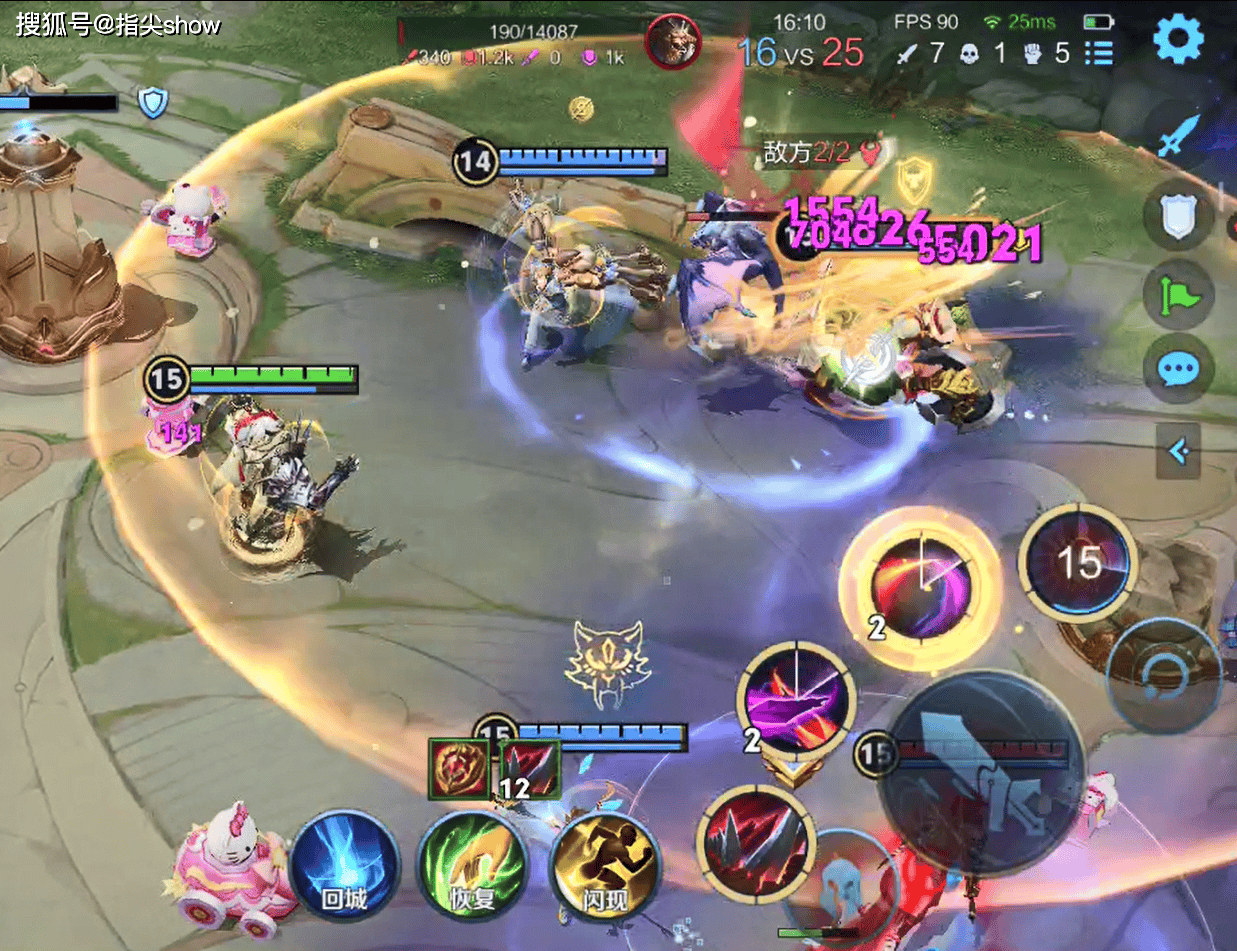This screenshot has height=951, width=1237.
Task: Use the 恢复 heal spell
Action: 471,867
